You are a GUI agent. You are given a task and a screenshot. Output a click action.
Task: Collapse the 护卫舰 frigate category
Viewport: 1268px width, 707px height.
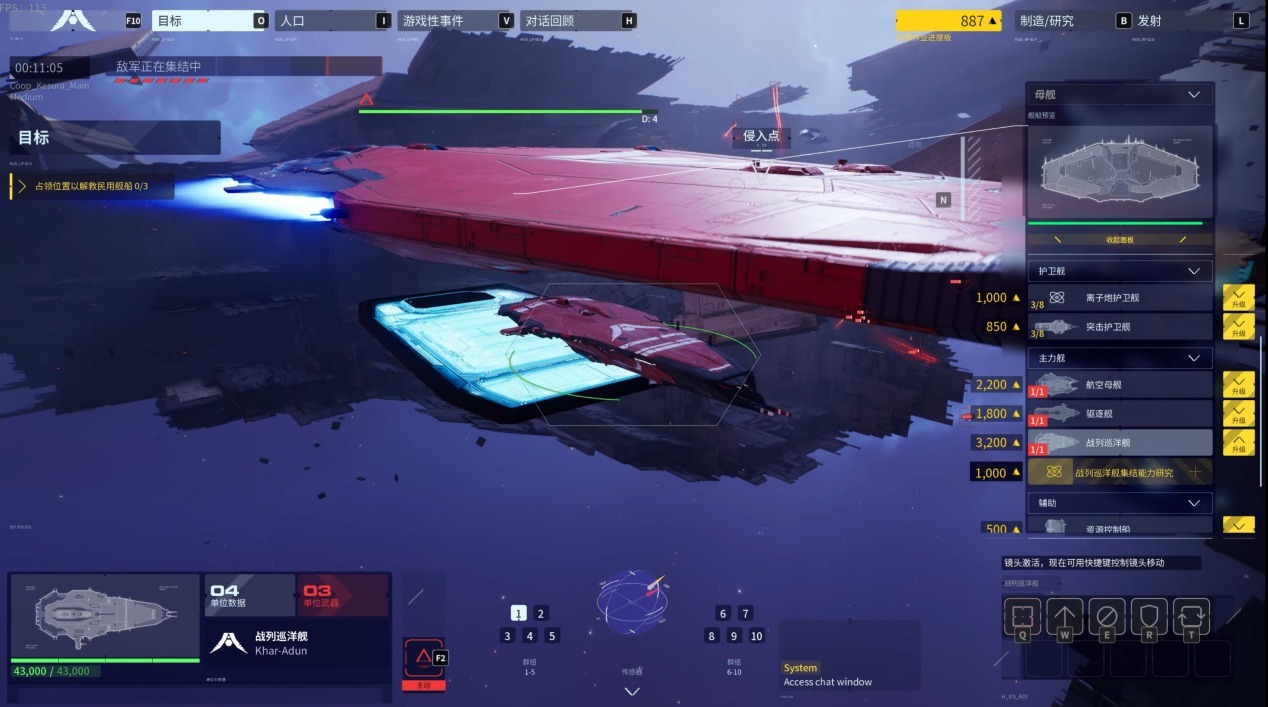(x=1119, y=271)
